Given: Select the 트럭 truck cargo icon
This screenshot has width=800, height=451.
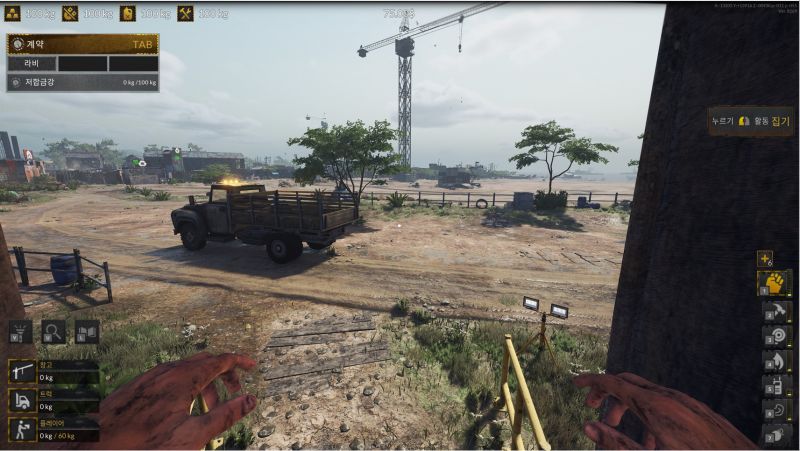Looking at the screenshot, I should 22,401.
